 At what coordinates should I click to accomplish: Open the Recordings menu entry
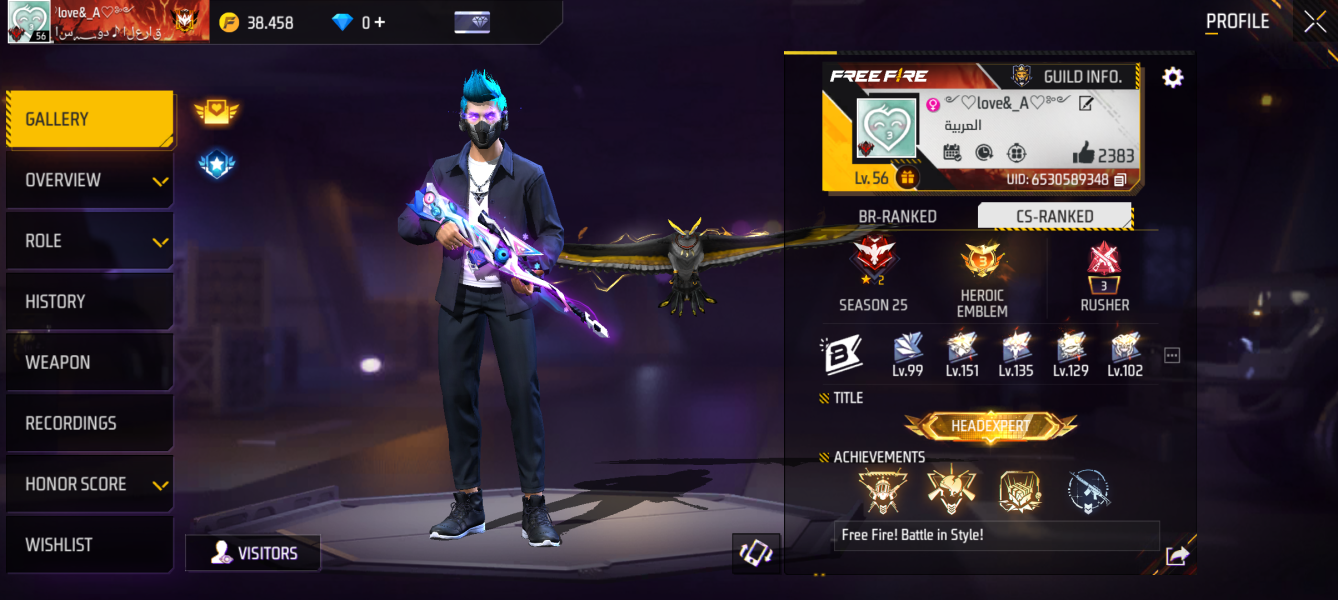tap(90, 424)
